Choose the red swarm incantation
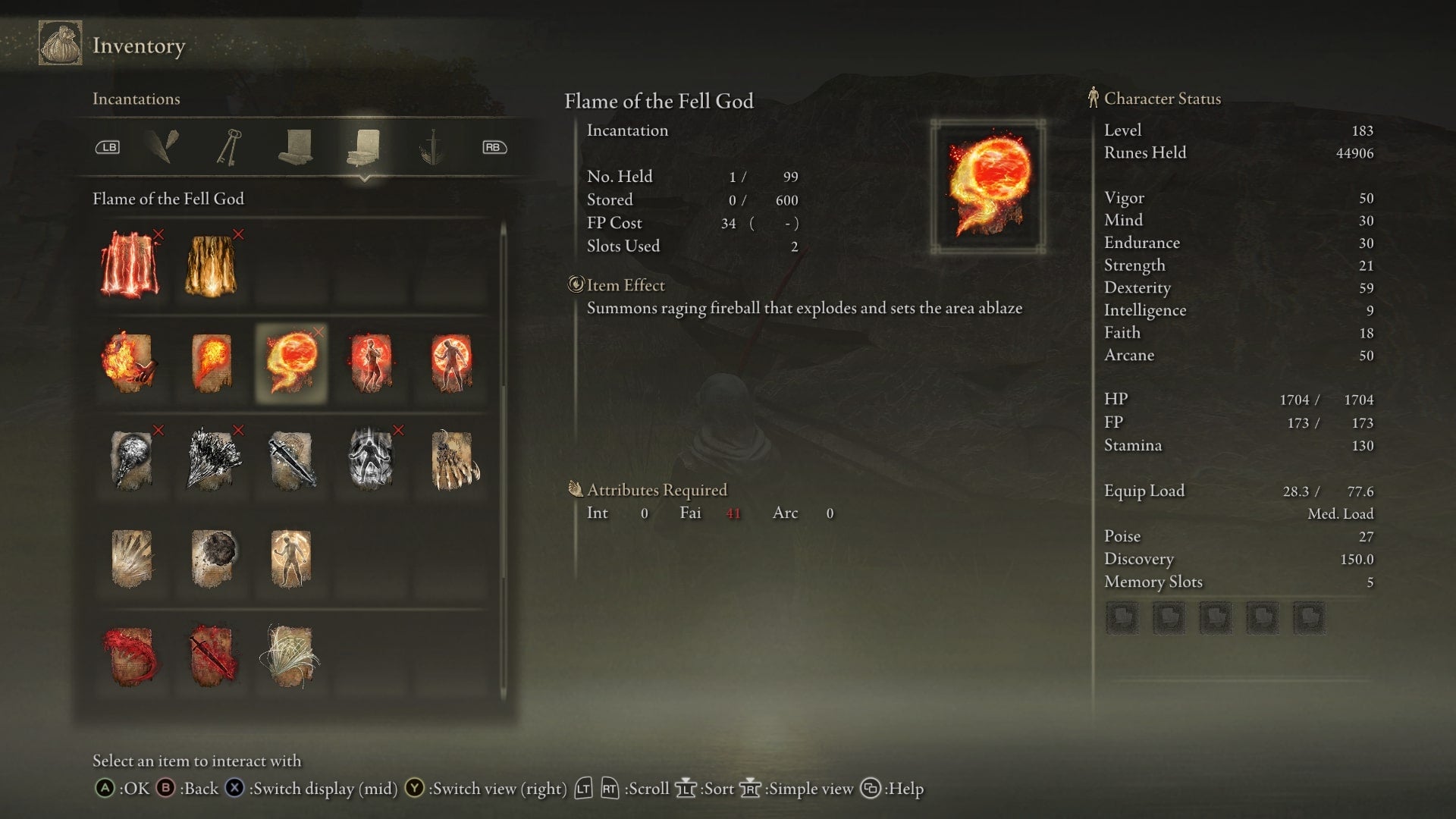The width and height of the screenshot is (1456, 819). (130, 656)
